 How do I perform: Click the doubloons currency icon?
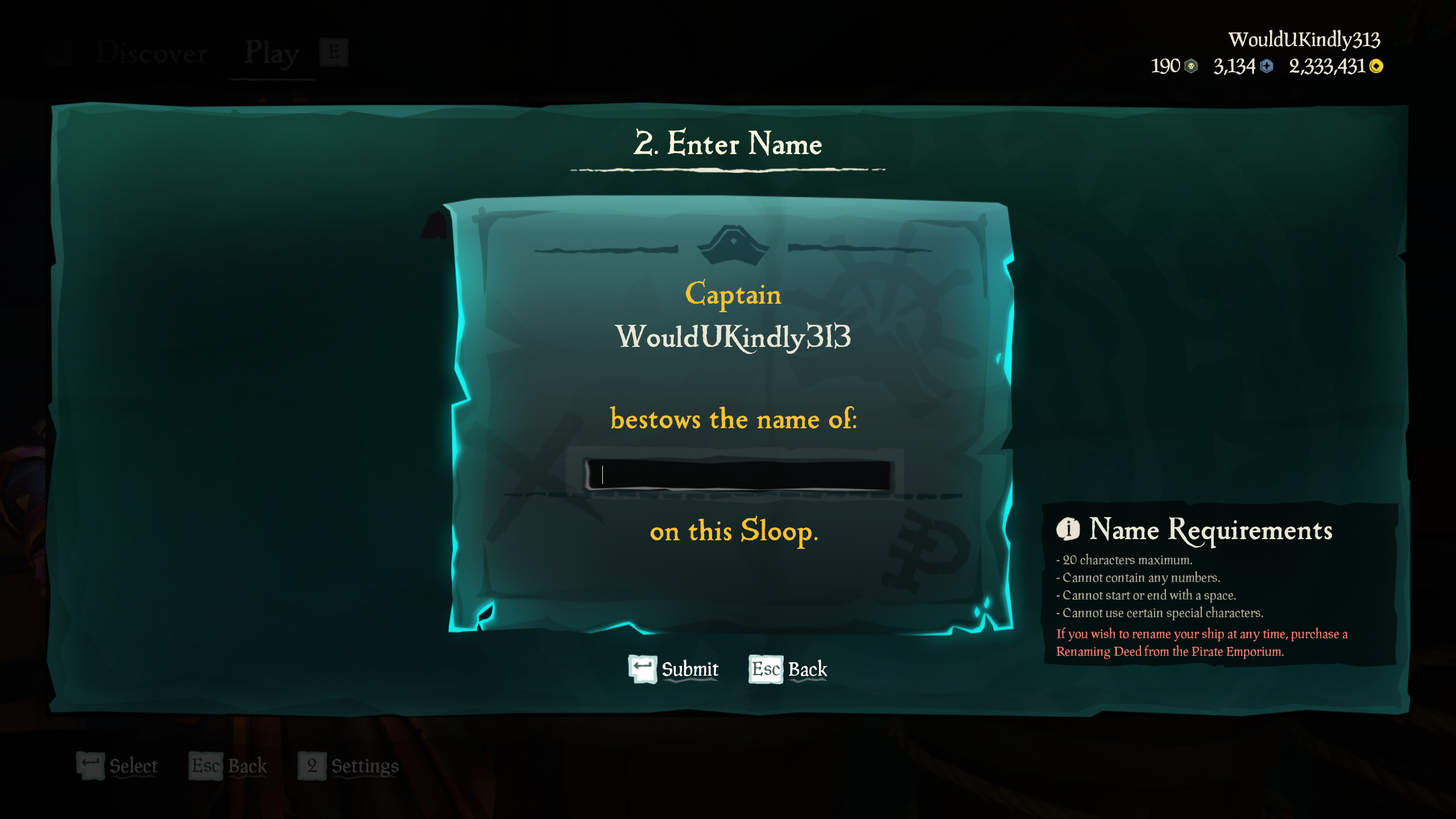point(1192,67)
